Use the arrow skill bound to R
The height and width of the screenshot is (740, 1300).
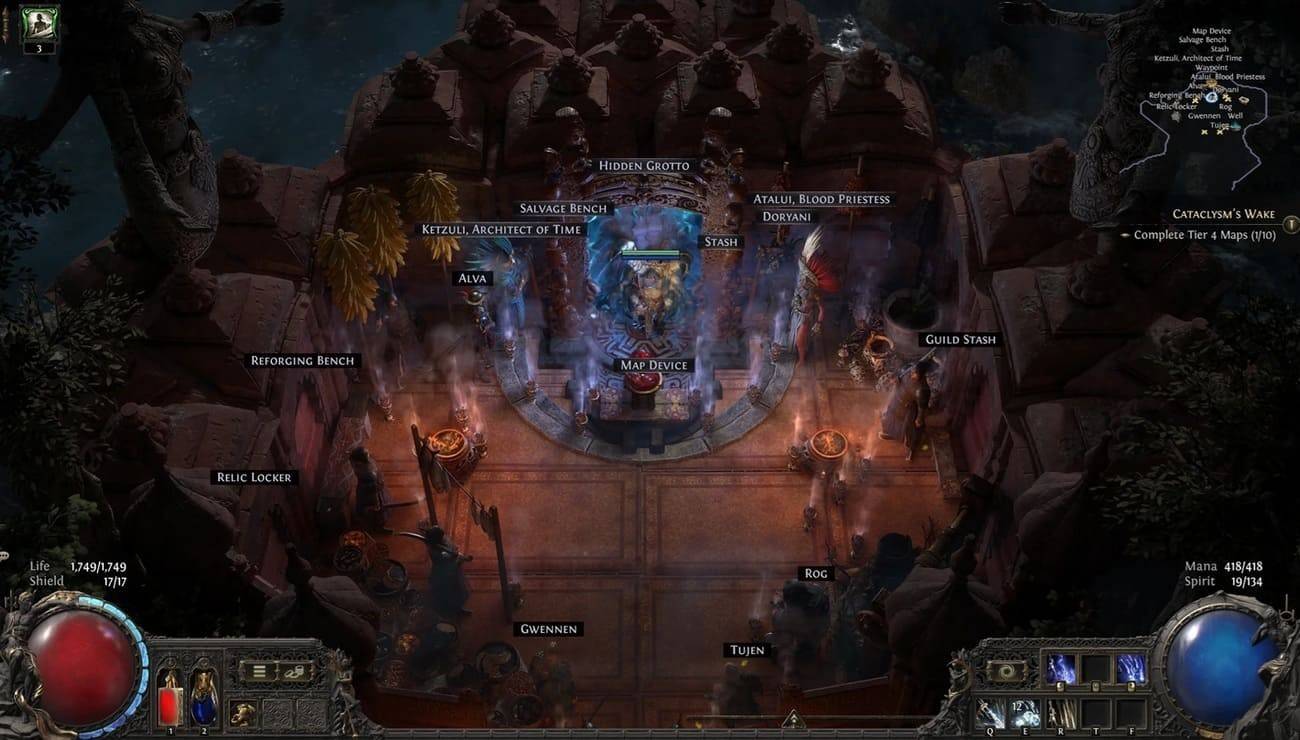click(x=1060, y=713)
